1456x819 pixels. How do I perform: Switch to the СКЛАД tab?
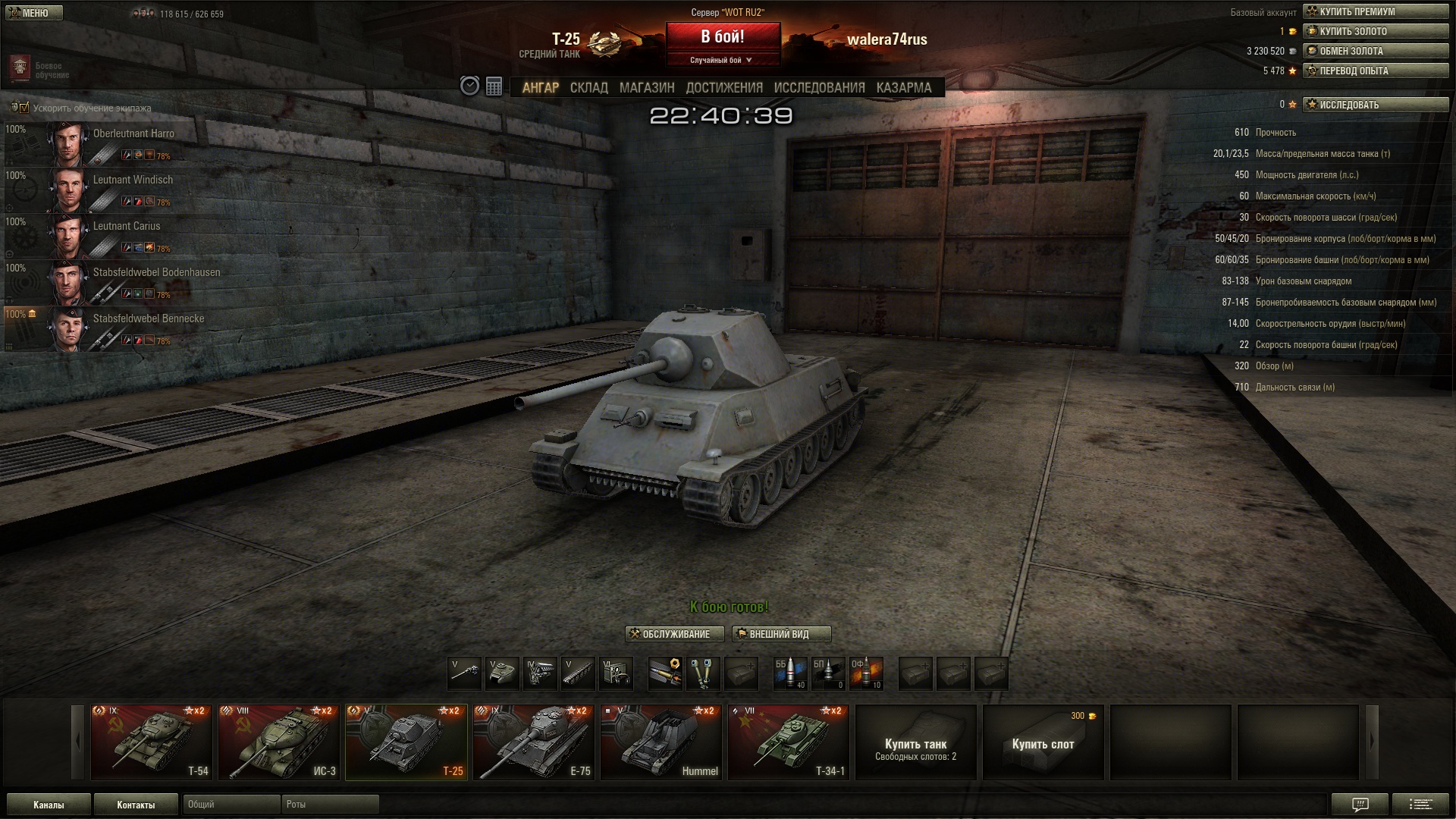click(588, 88)
